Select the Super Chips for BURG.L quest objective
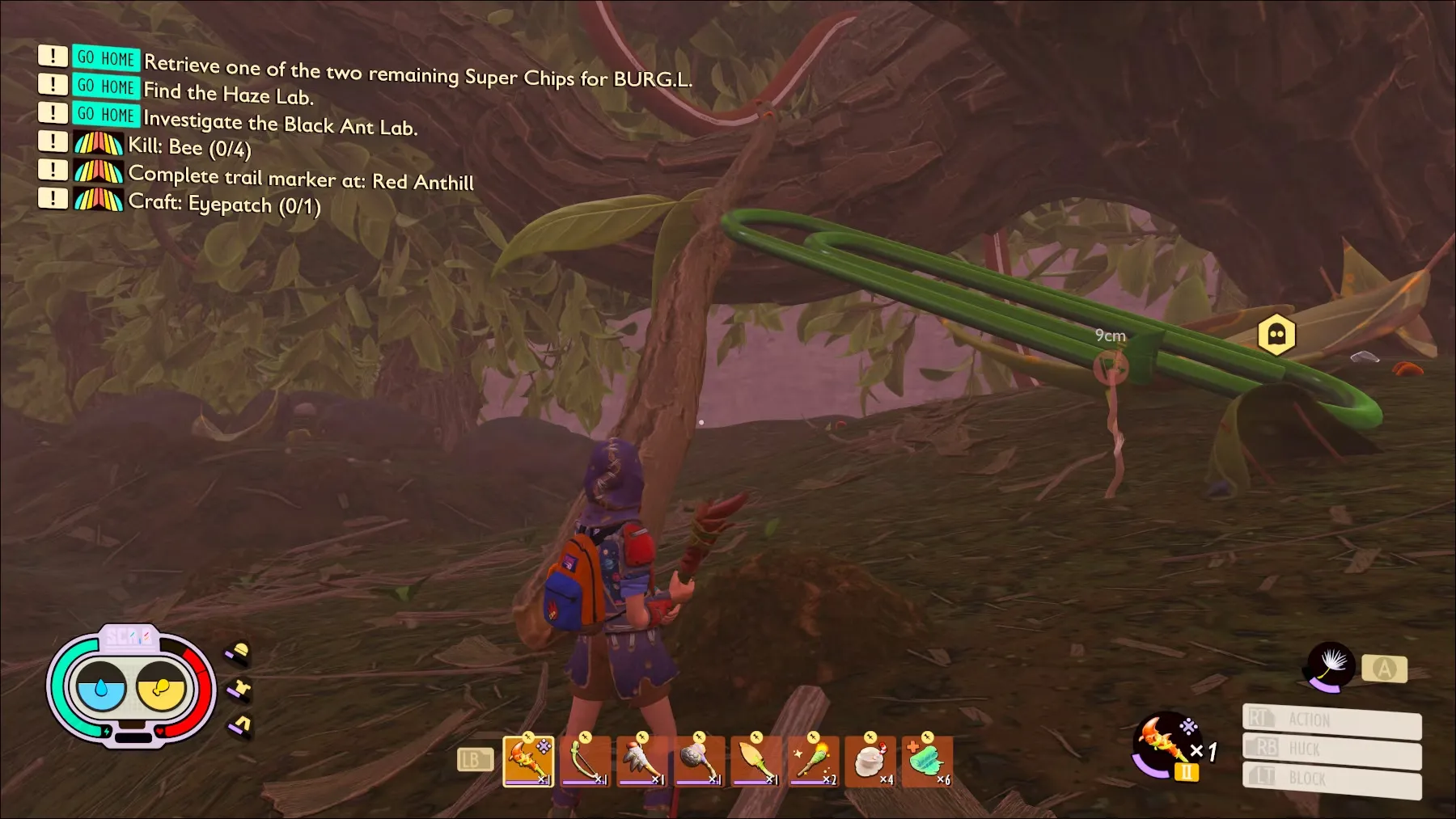The image size is (1456, 819). coord(417,73)
